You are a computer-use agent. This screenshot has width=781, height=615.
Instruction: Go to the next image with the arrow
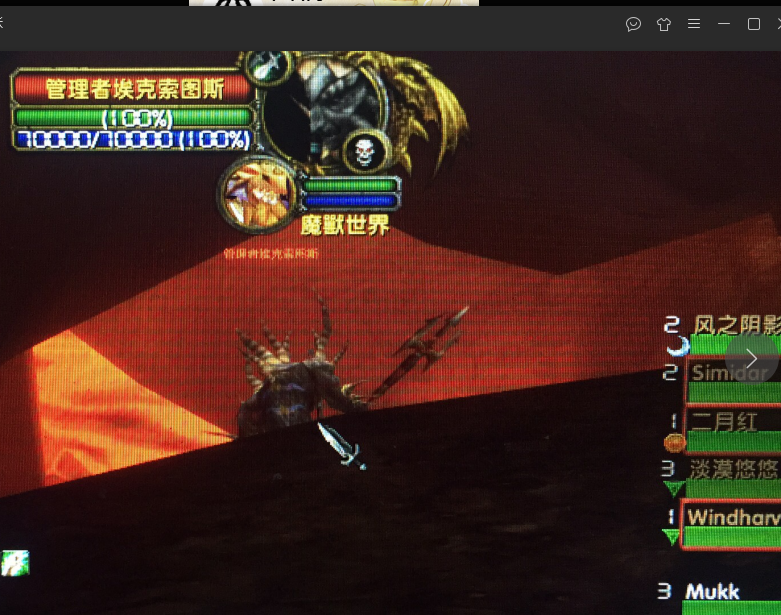click(x=751, y=357)
